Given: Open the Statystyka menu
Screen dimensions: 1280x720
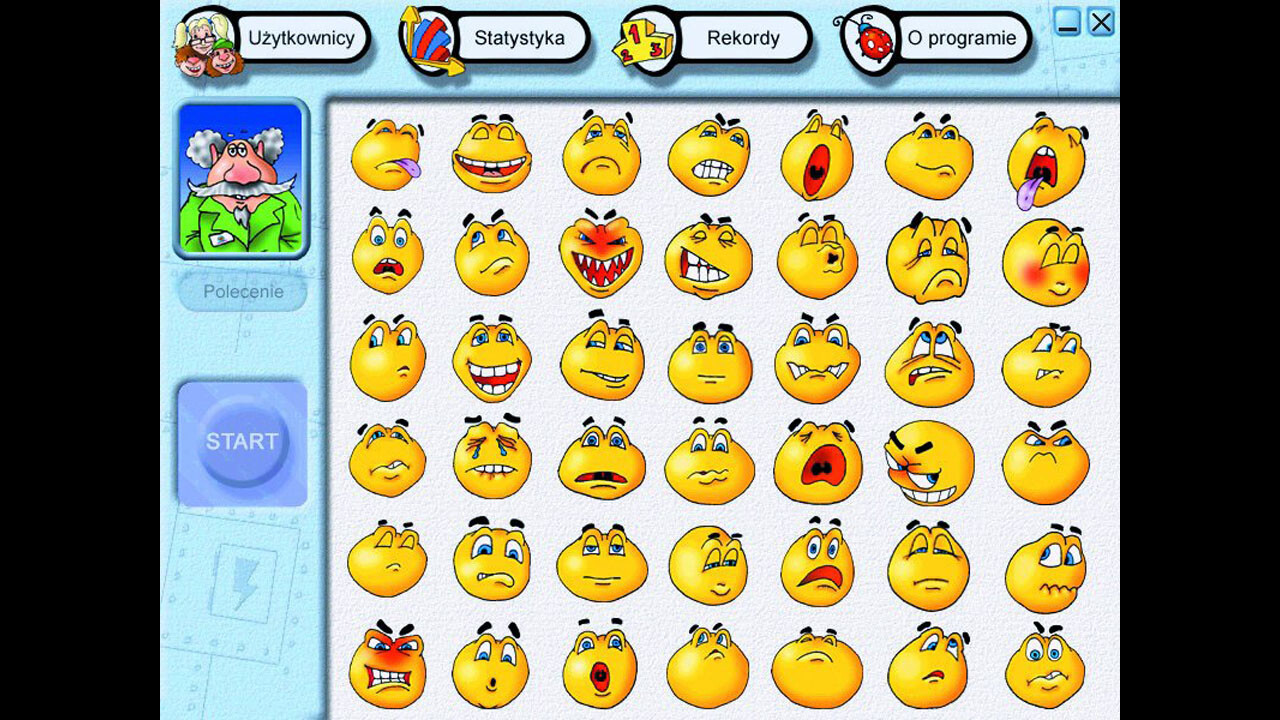Looking at the screenshot, I should coord(521,38).
